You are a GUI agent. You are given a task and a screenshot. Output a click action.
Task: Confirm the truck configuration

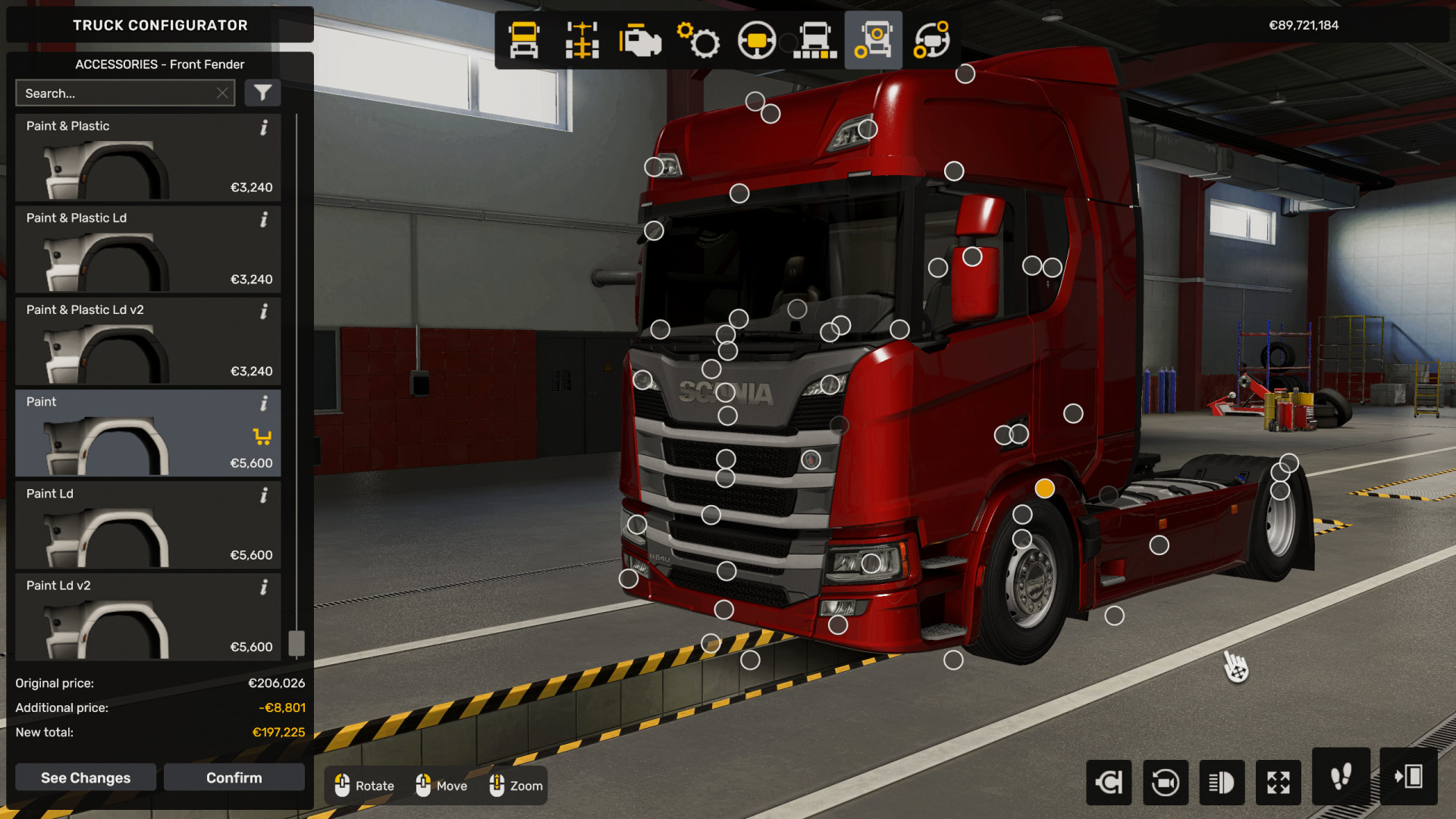click(x=234, y=777)
